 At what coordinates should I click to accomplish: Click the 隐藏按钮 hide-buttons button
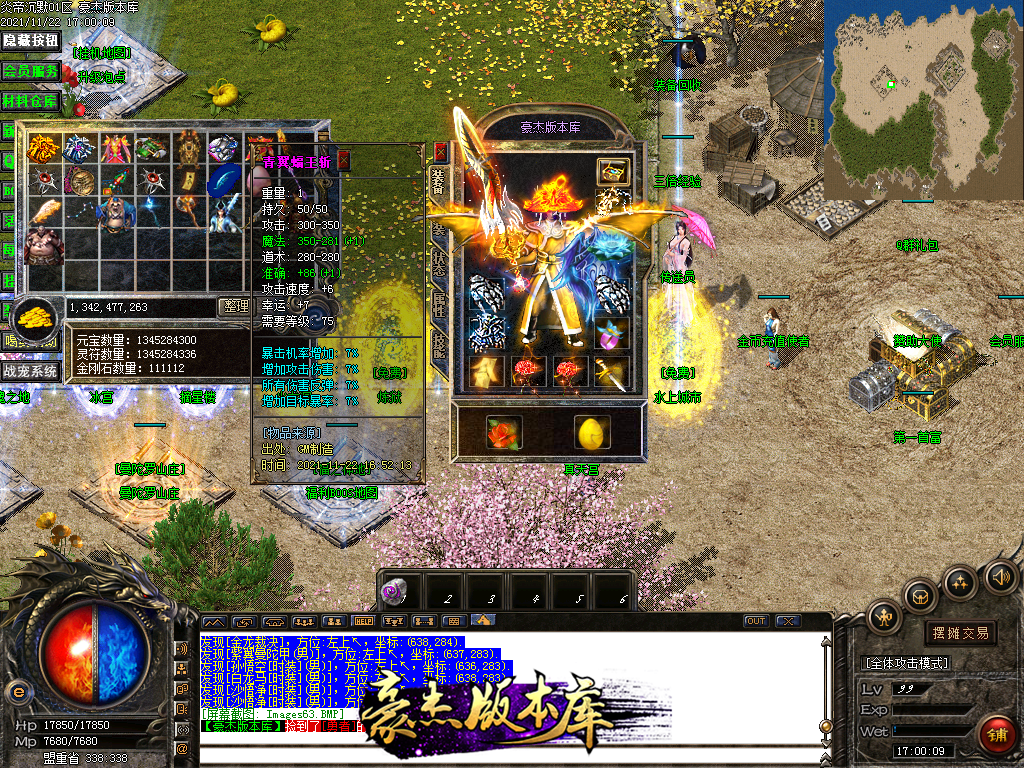[x=31, y=40]
